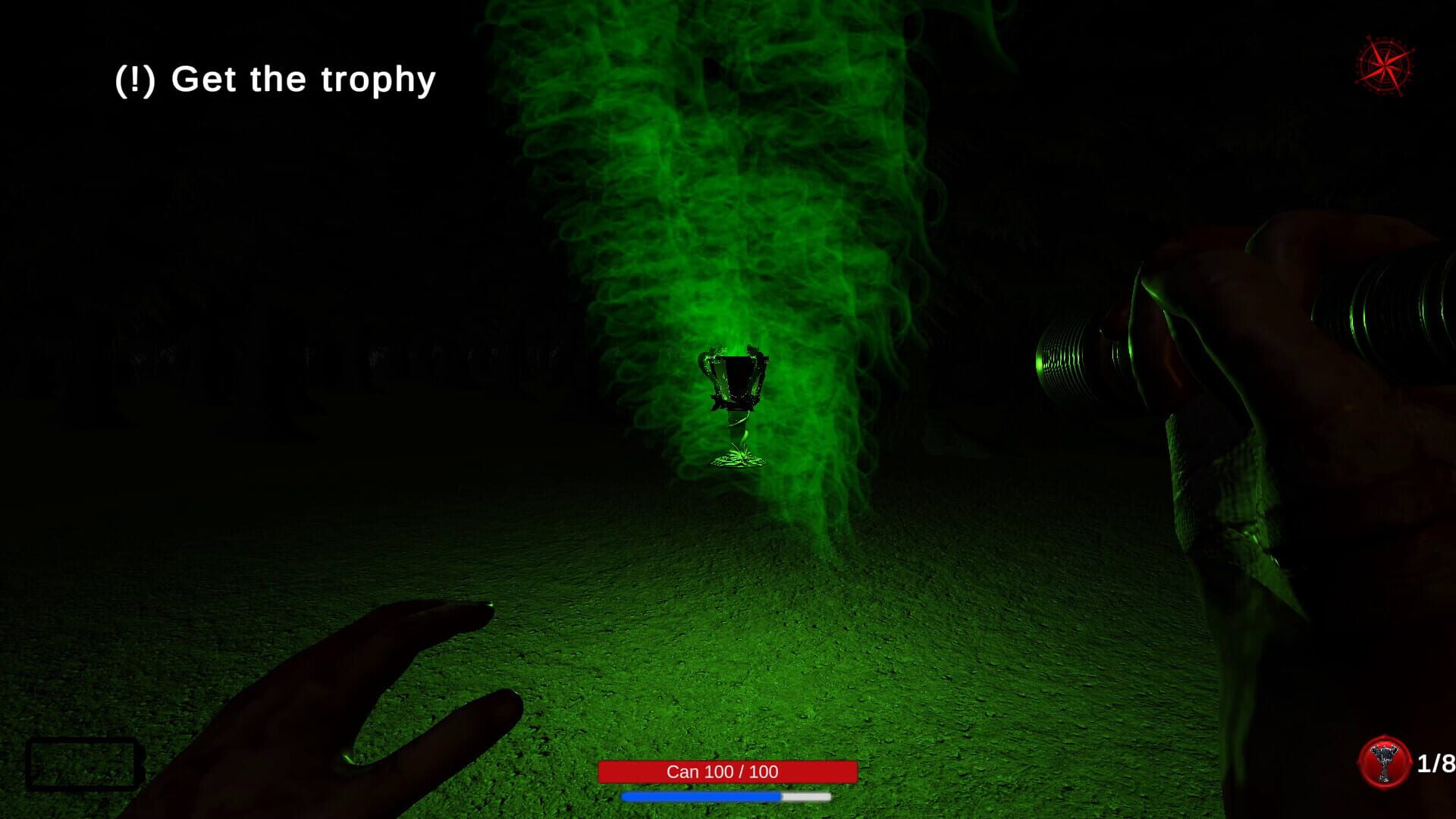Click the battery outline to toggle battery display
Screen dimensions: 1456x819
(x=83, y=762)
